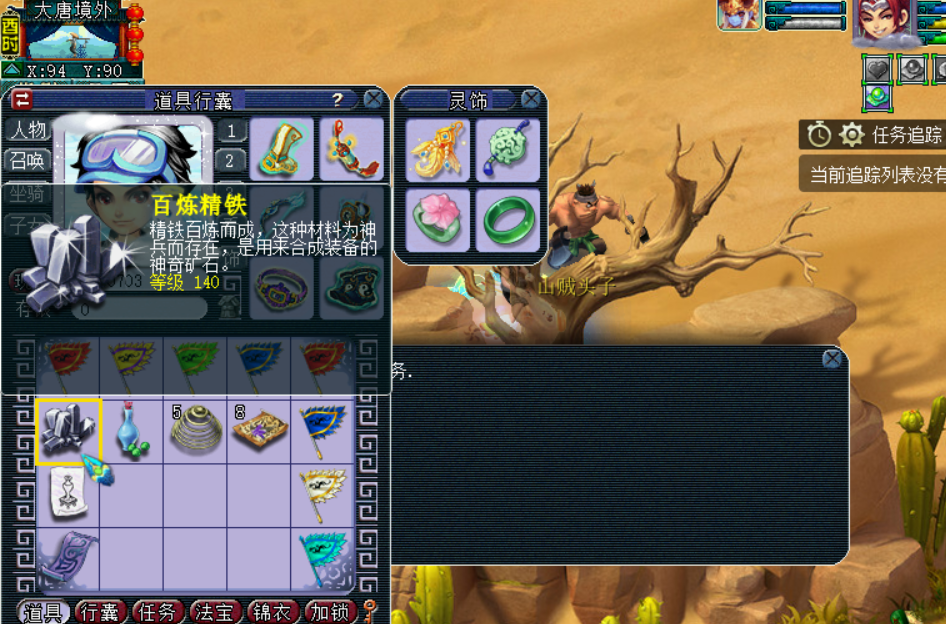
Task: Close the dark dialogue box
Action: [832, 359]
